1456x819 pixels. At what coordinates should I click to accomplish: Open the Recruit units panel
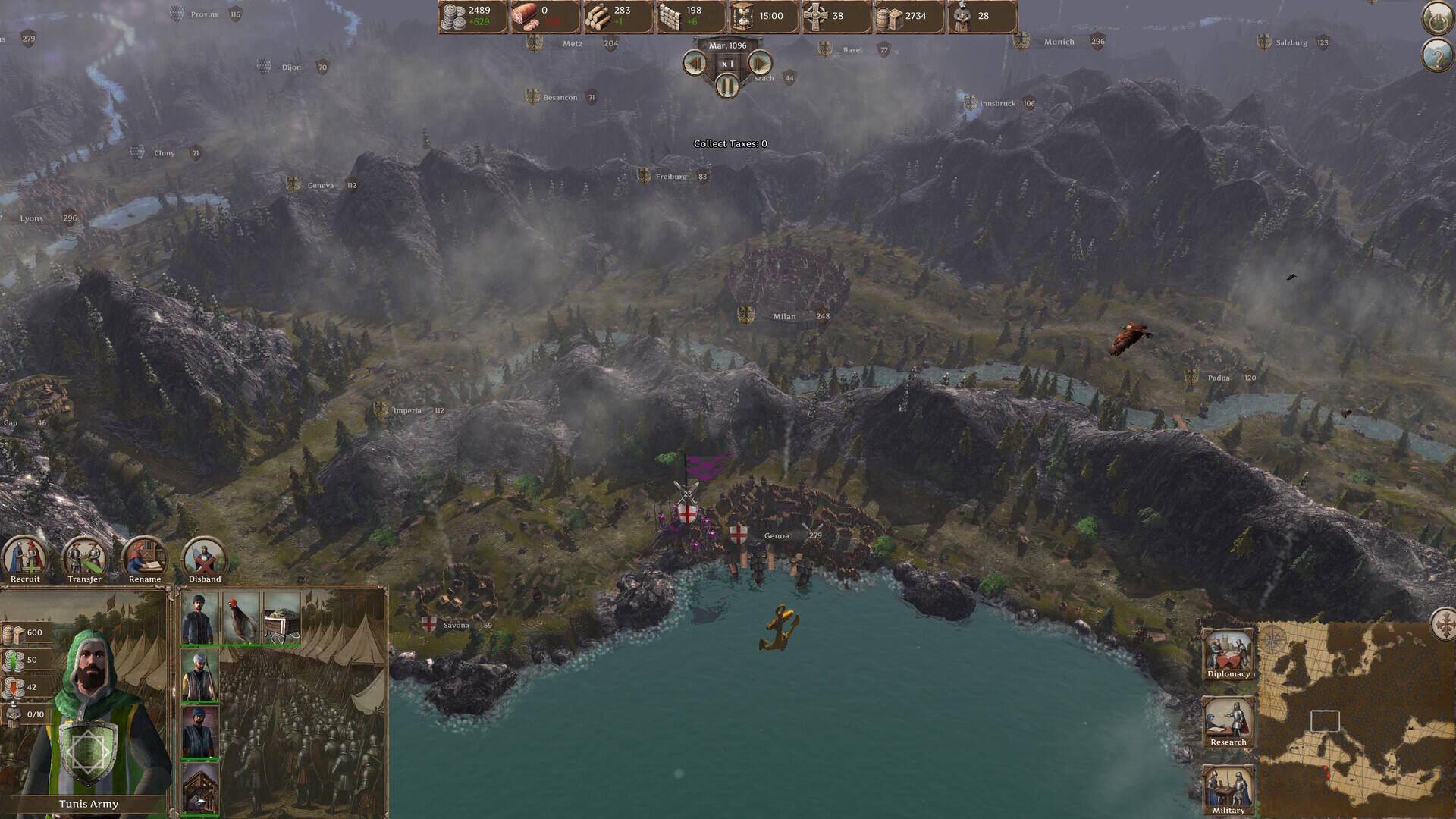point(25,560)
